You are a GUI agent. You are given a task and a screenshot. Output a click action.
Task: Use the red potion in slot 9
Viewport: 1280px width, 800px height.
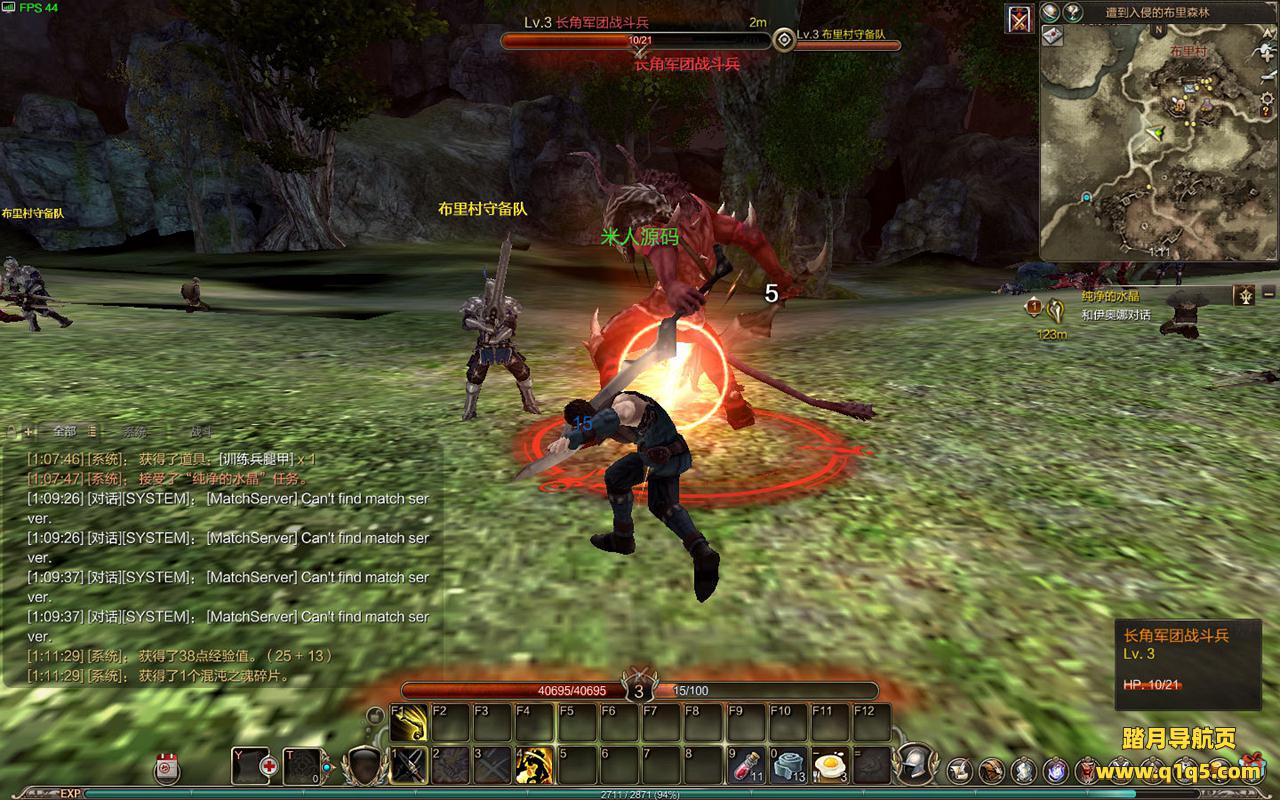pyautogui.click(x=746, y=766)
